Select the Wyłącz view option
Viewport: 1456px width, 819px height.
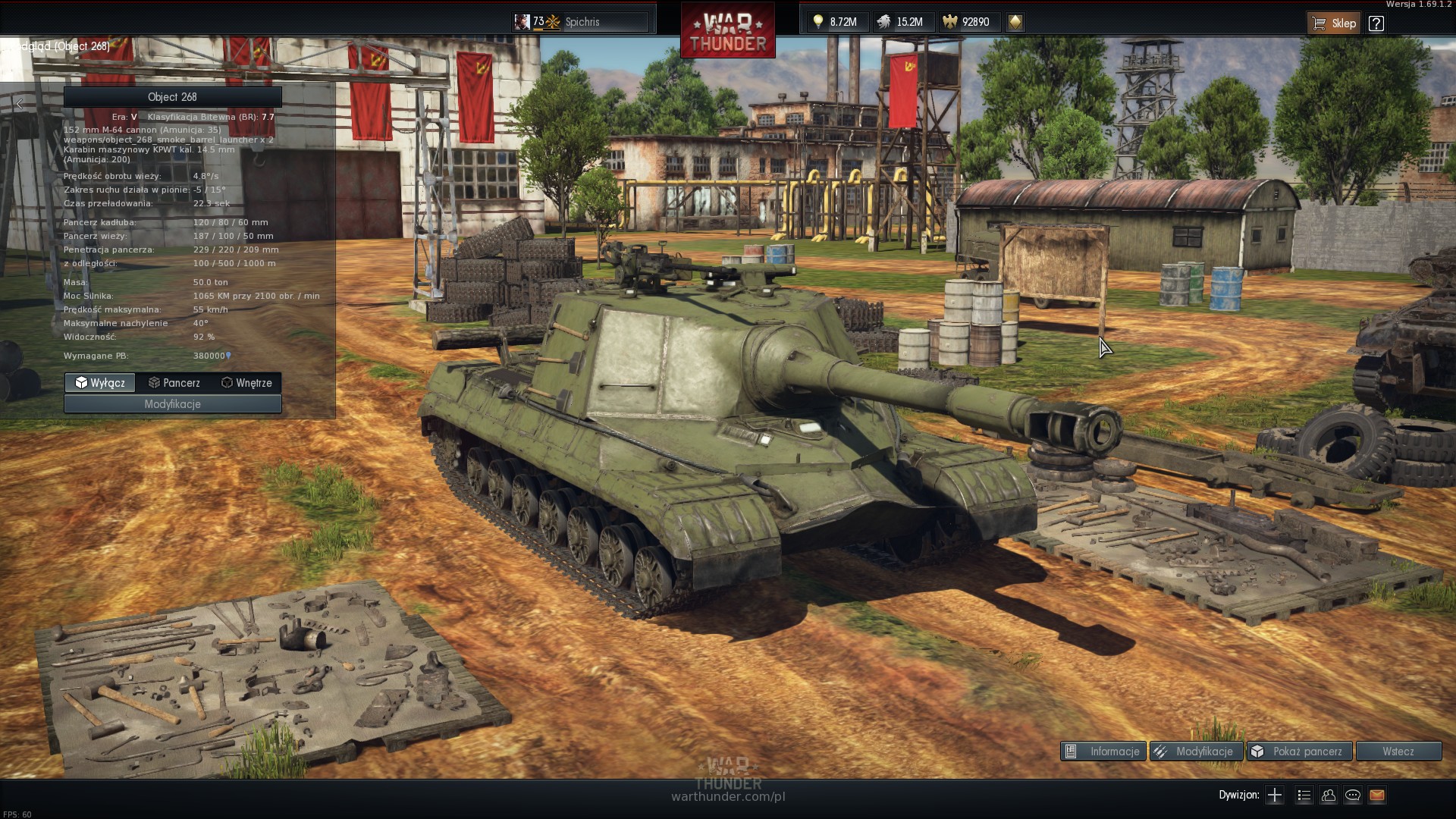[100, 383]
